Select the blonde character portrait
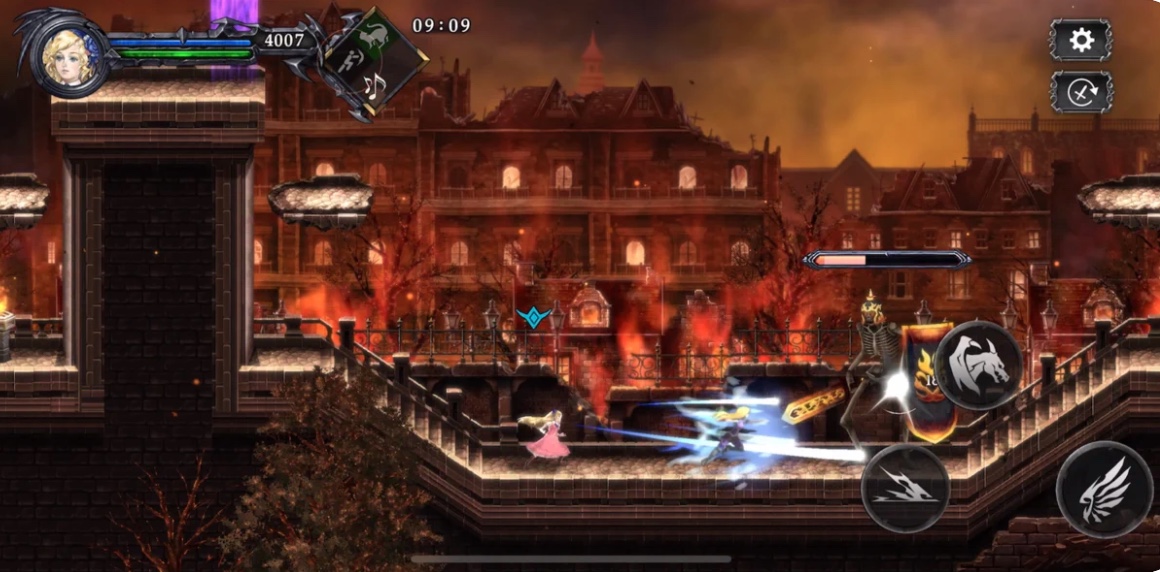The image size is (1160, 572). click(72, 58)
